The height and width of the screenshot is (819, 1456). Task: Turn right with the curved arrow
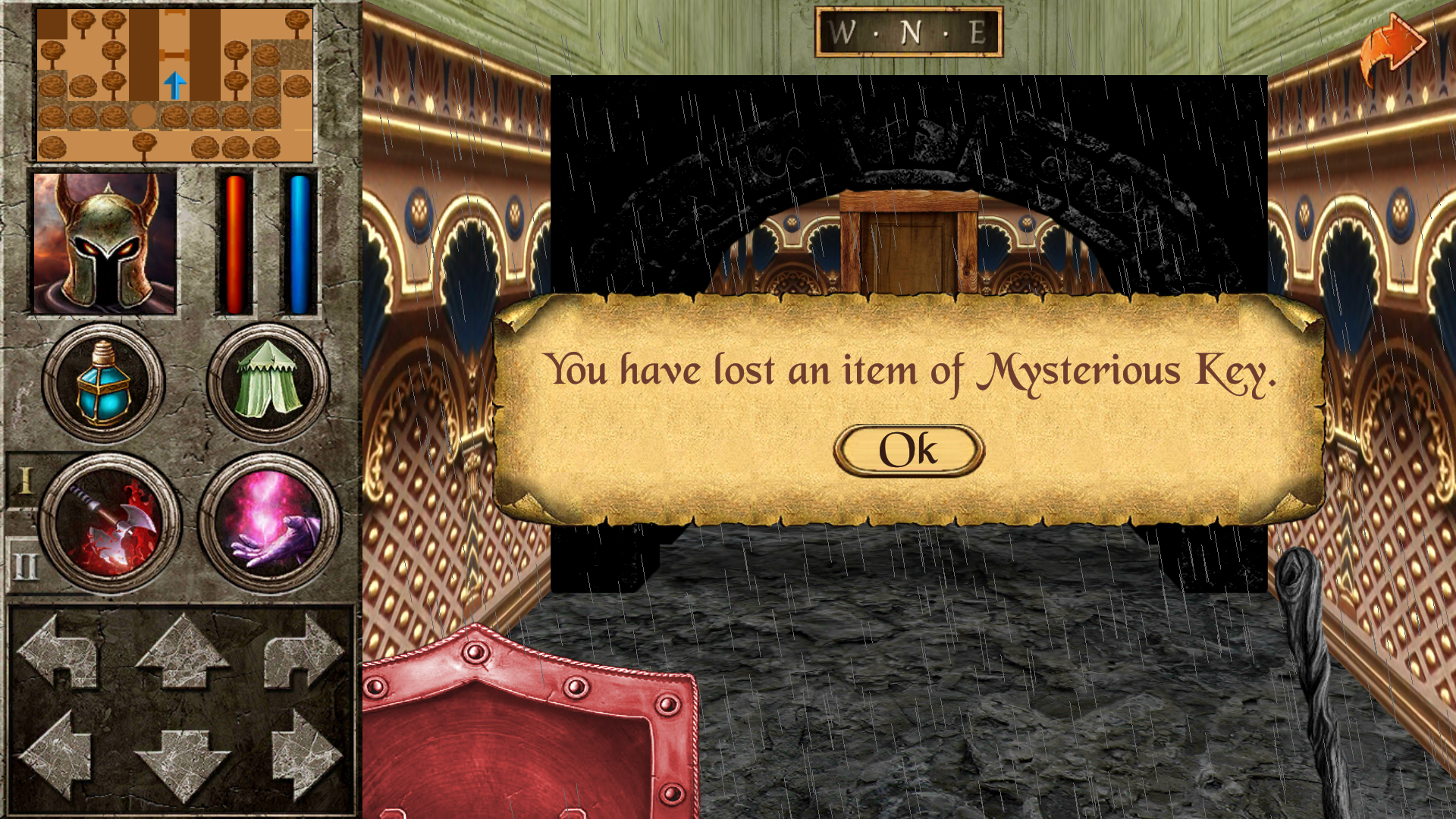click(x=303, y=651)
